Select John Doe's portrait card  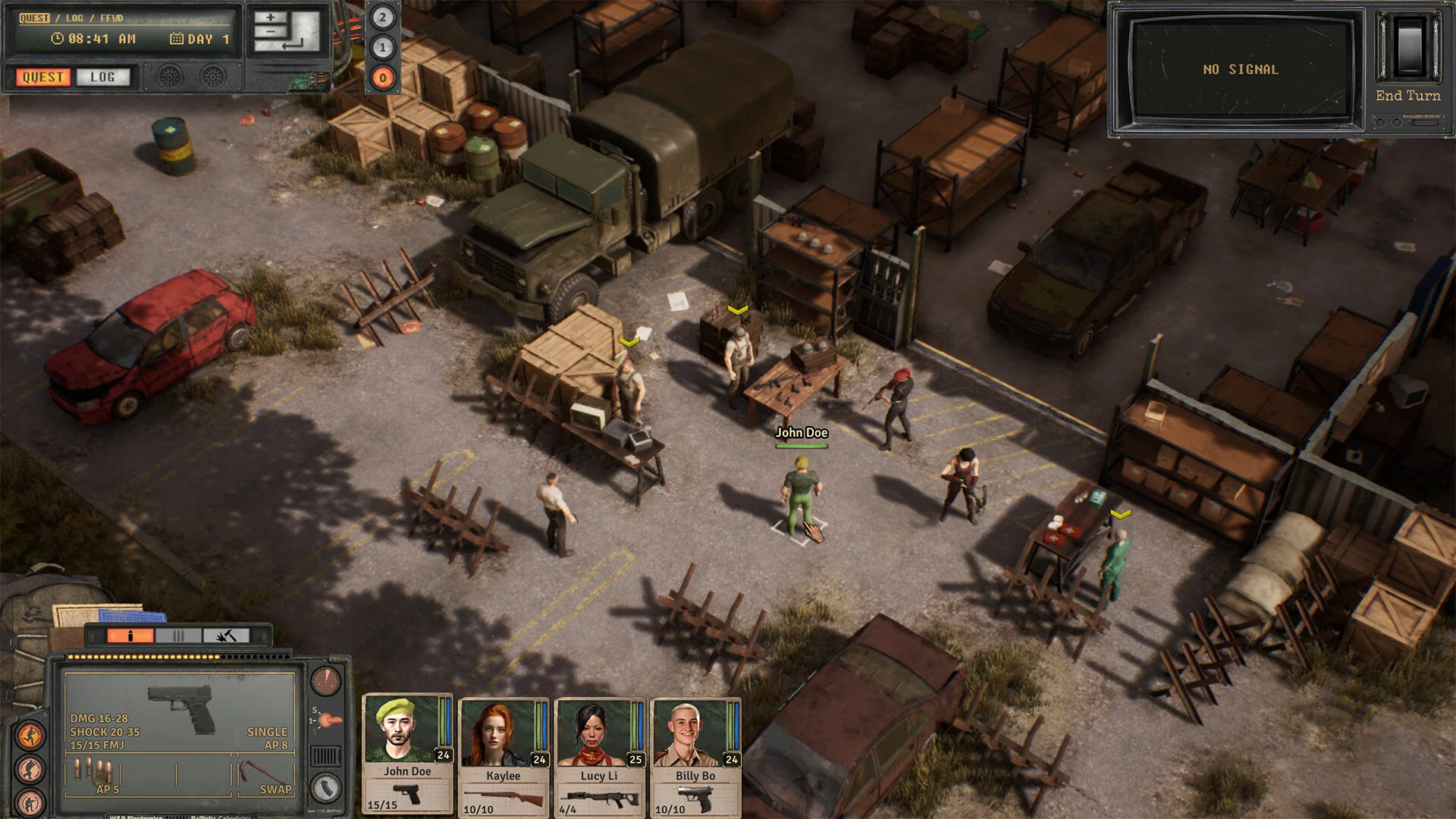(x=407, y=752)
